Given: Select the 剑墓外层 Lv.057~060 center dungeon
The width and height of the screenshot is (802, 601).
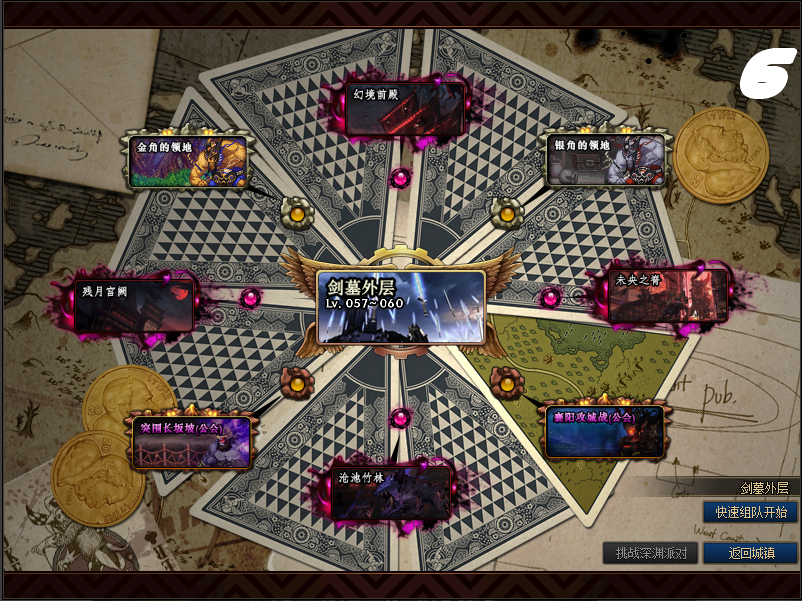Looking at the screenshot, I should click(x=401, y=306).
